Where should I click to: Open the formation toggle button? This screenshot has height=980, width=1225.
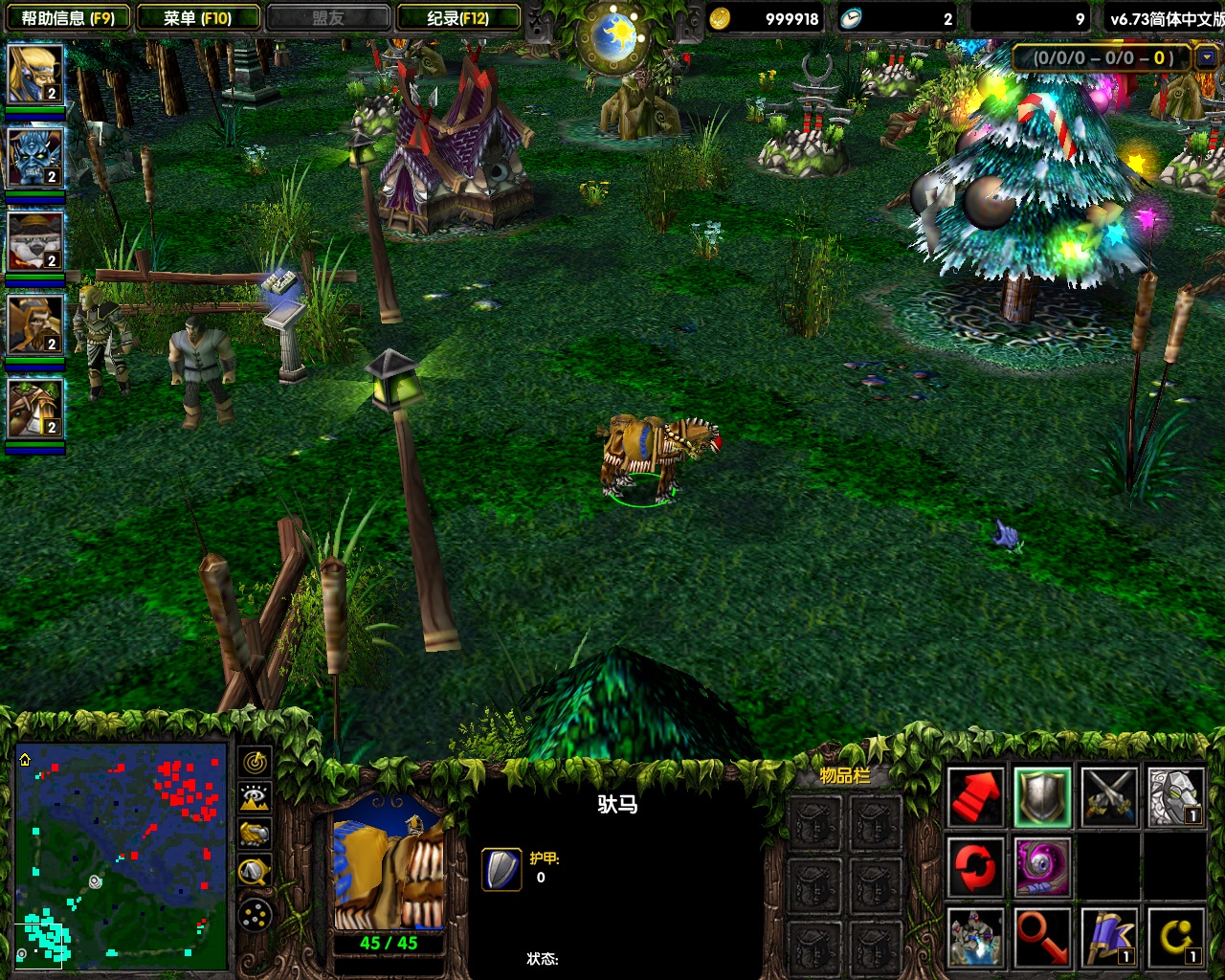tap(255, 916)
